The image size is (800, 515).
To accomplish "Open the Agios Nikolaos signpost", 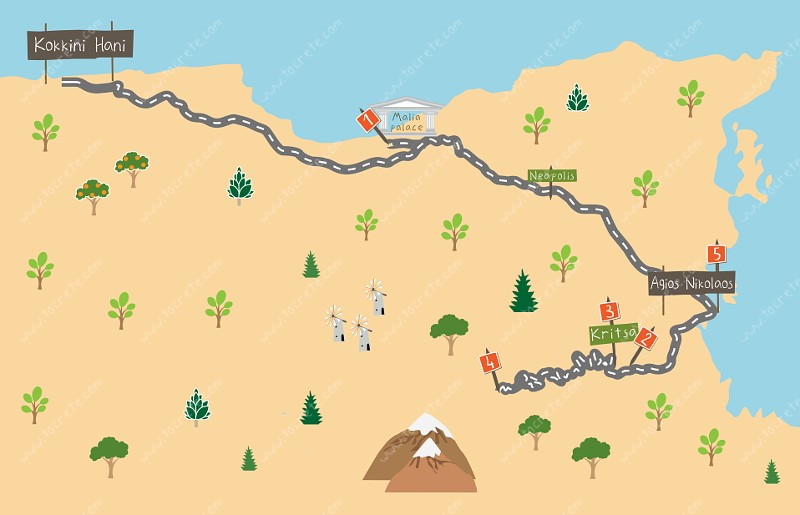I will click(x=692, y=283).
